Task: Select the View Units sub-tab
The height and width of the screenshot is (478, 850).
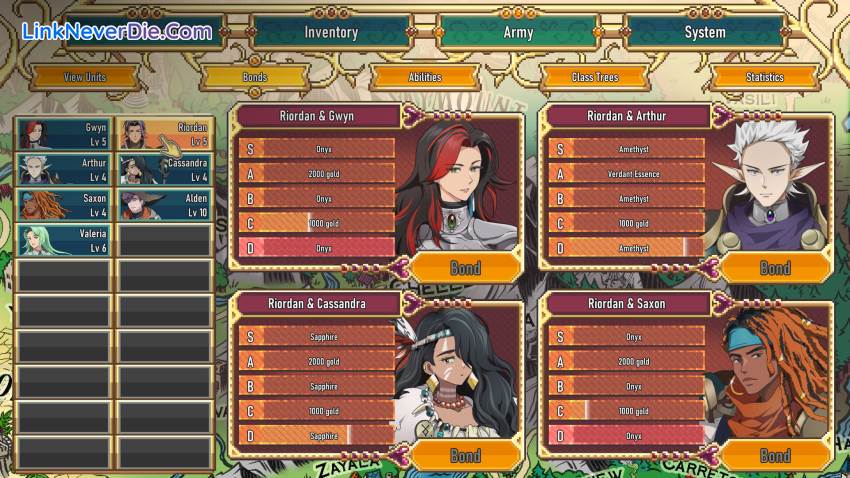Action: (85, 77)
